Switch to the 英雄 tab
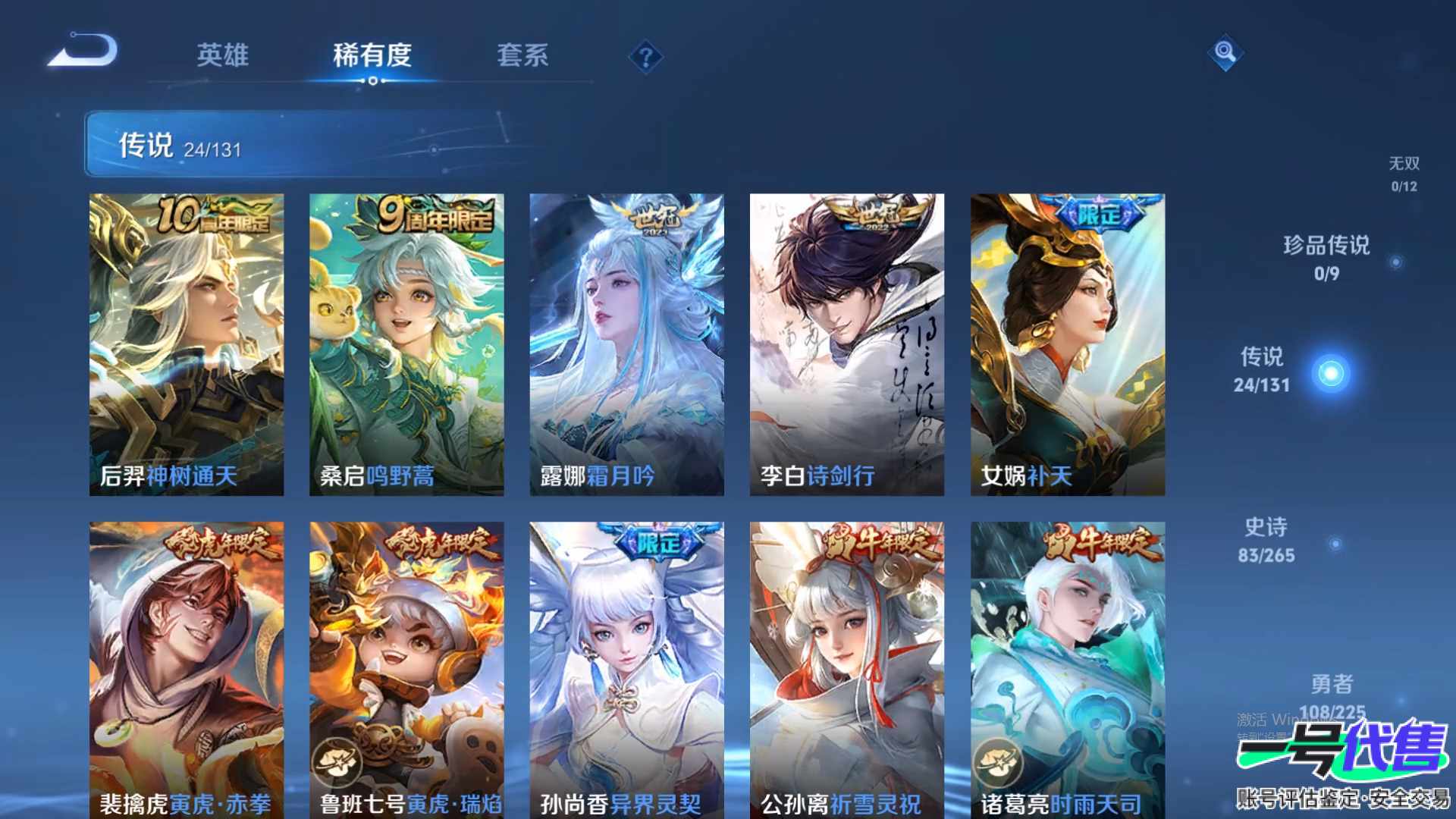Viewport: 1456px width, 819px height. 222,55
